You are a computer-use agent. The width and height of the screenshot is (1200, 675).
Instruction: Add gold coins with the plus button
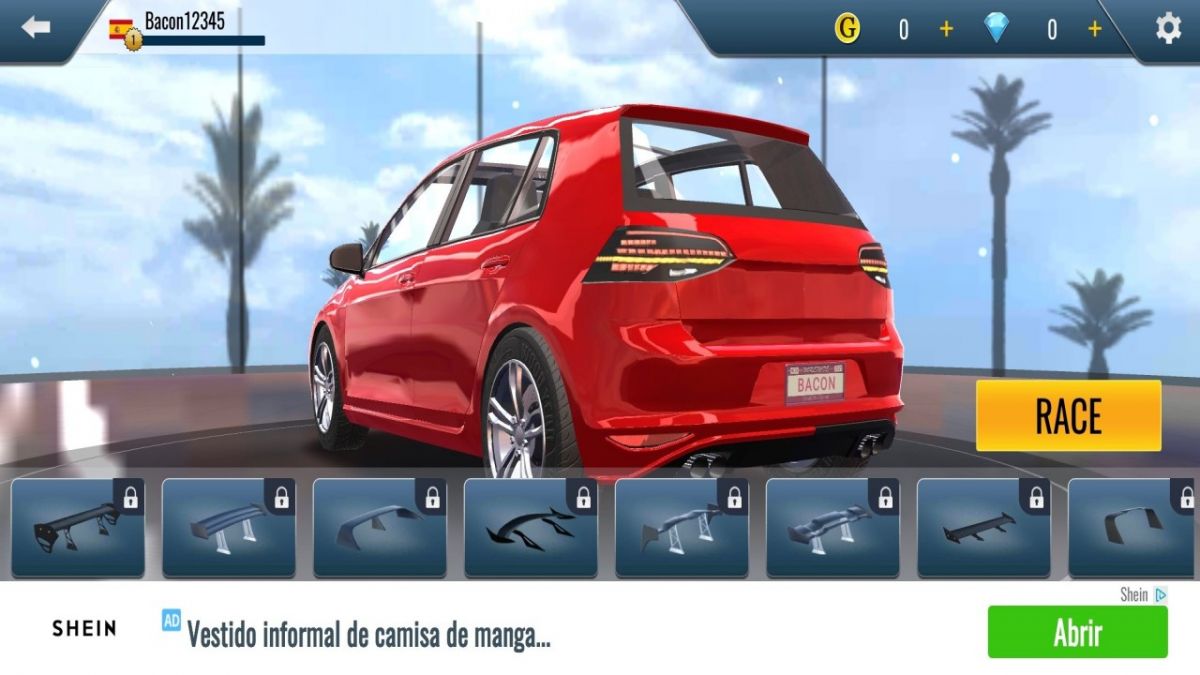[946, 29]
